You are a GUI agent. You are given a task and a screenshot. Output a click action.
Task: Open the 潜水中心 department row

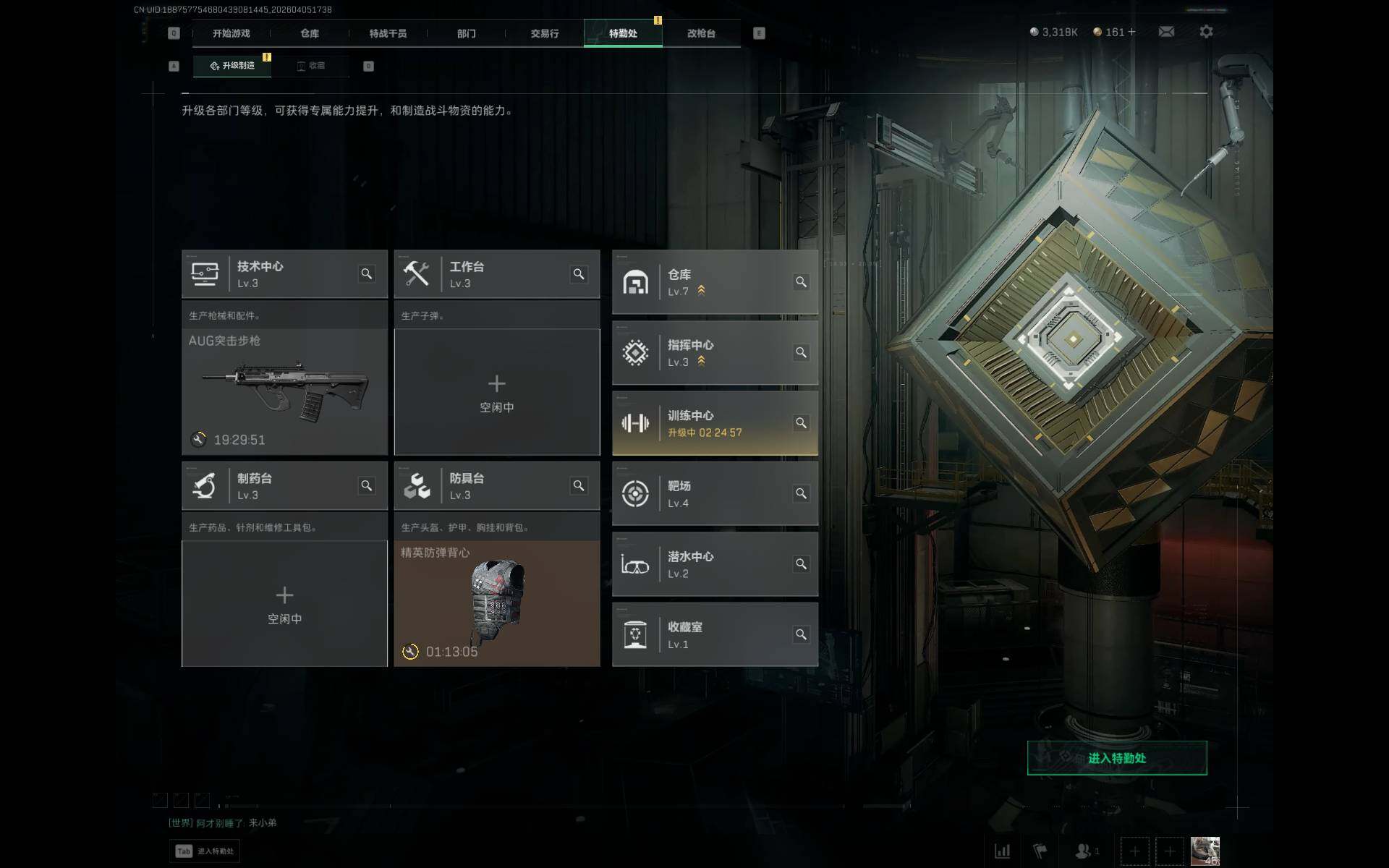pos(705,564)
